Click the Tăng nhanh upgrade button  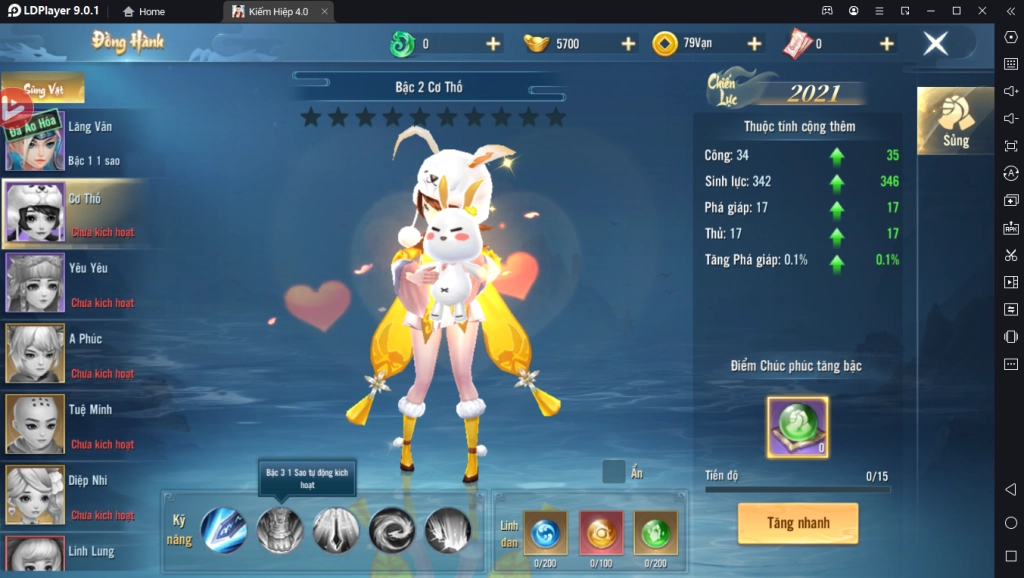pyautogui.click(x=798, y=523)
